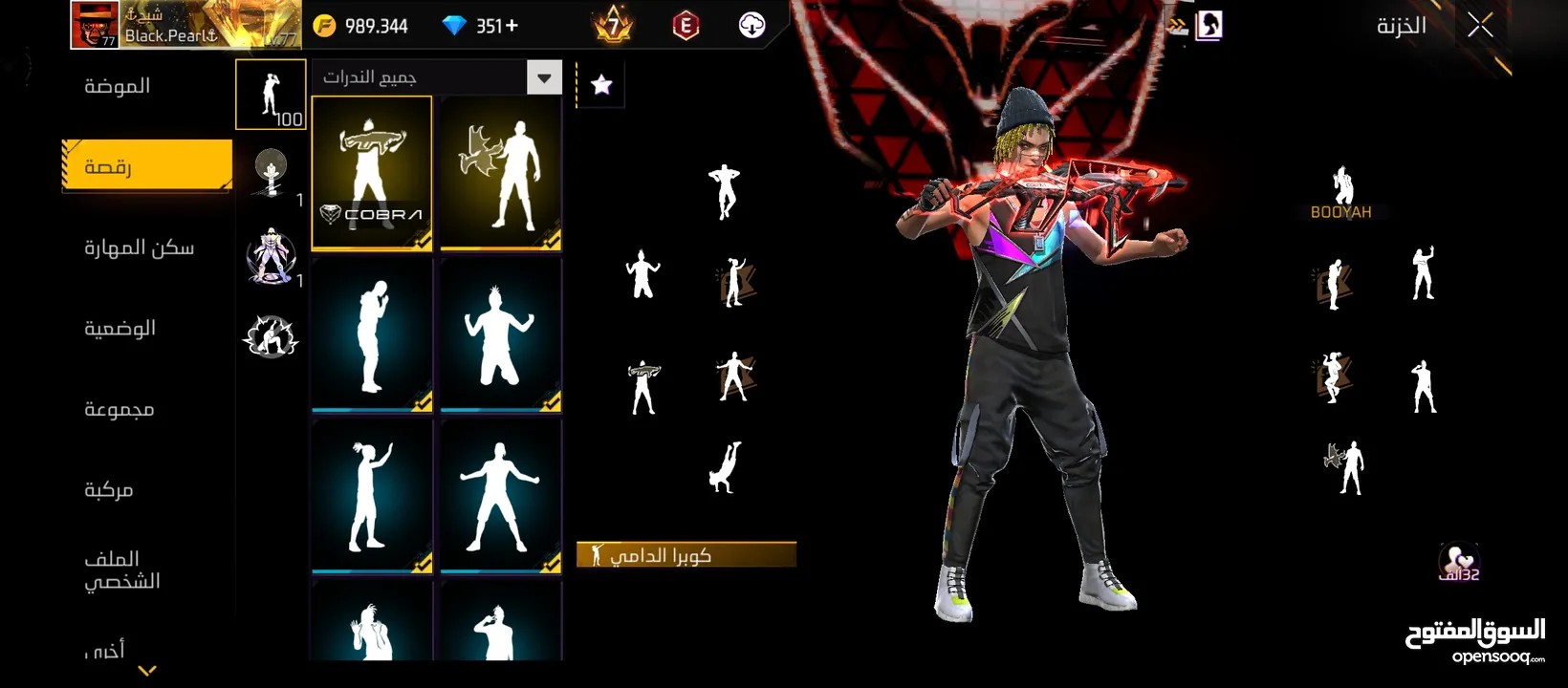Open the Black.Pearl player profile avatar
Image resolution: width=1568 pixels, height=688 pixels.
coord(95,25)
